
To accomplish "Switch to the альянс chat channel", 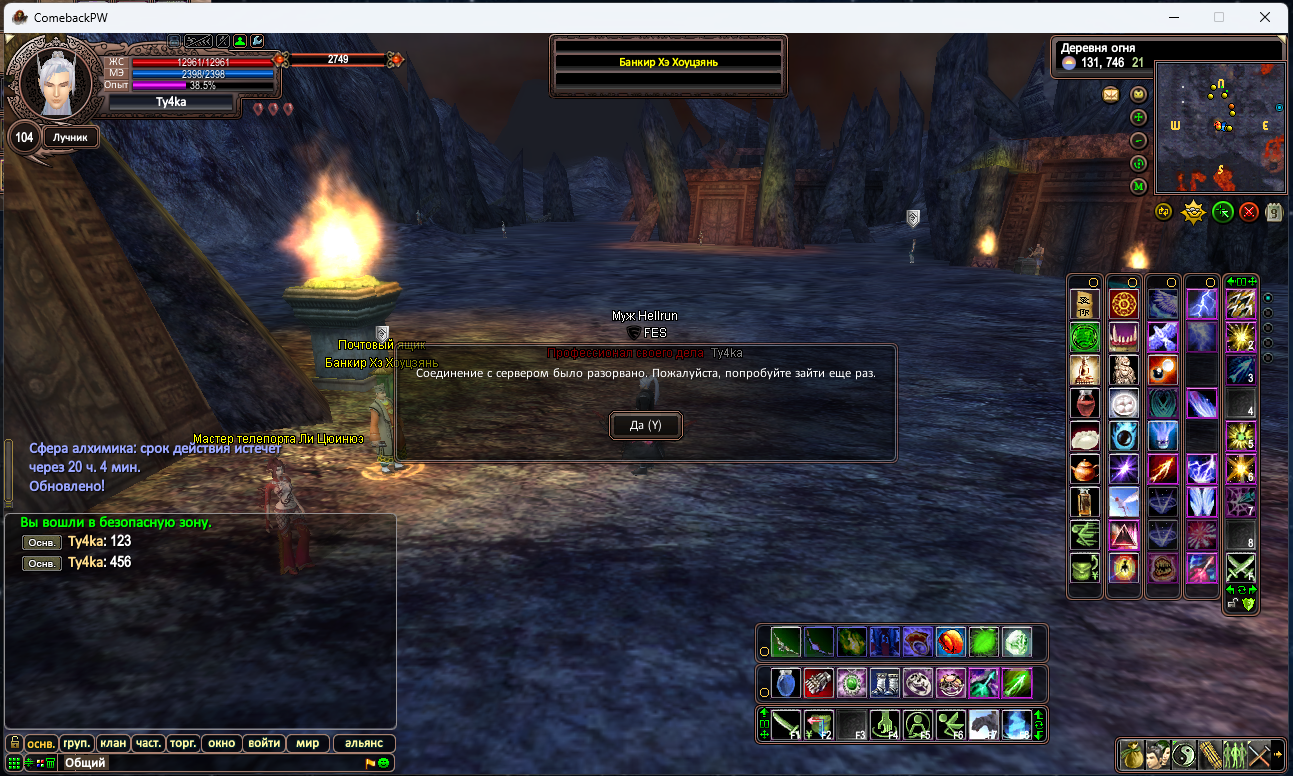I will (364, 743).
